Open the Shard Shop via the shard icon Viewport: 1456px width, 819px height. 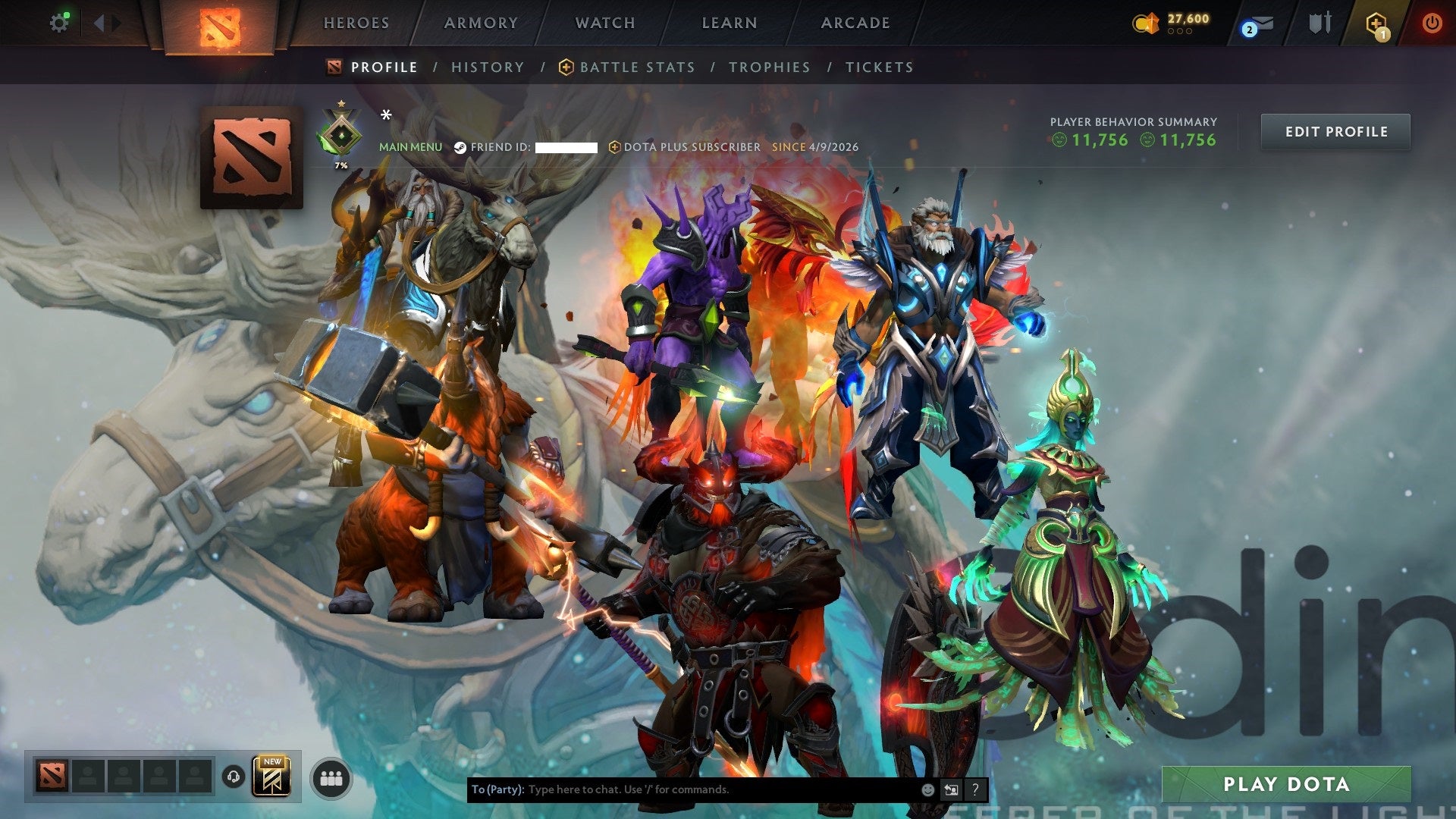[x=1147, y=23]
